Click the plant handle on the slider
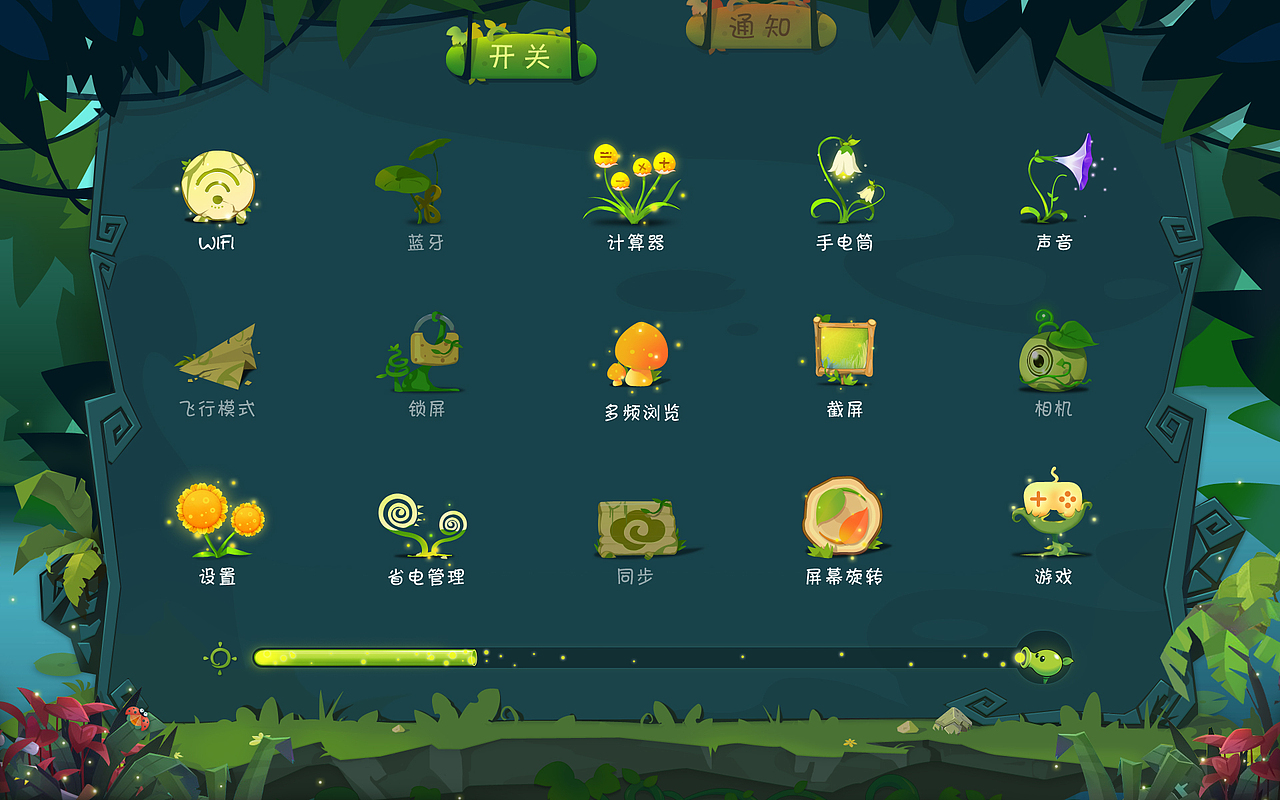 (x=1043, y=657)
